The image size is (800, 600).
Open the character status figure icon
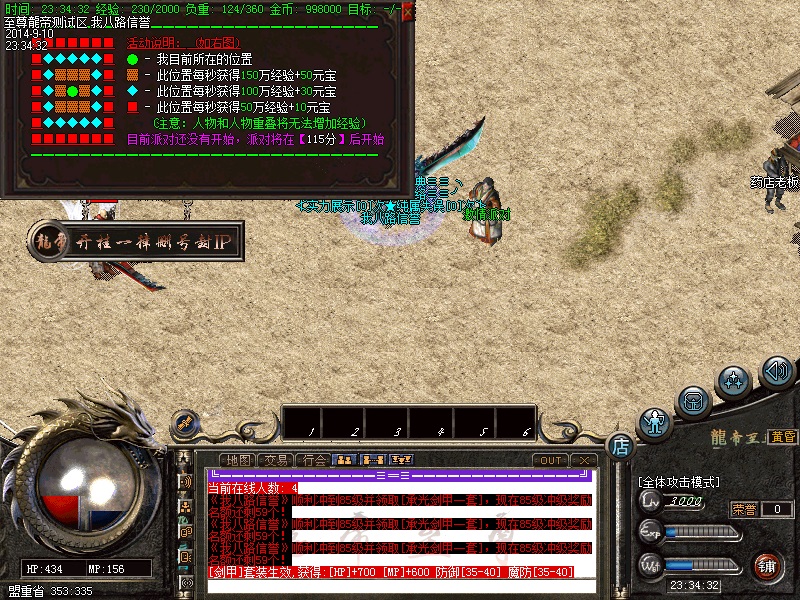click(655, 423)
